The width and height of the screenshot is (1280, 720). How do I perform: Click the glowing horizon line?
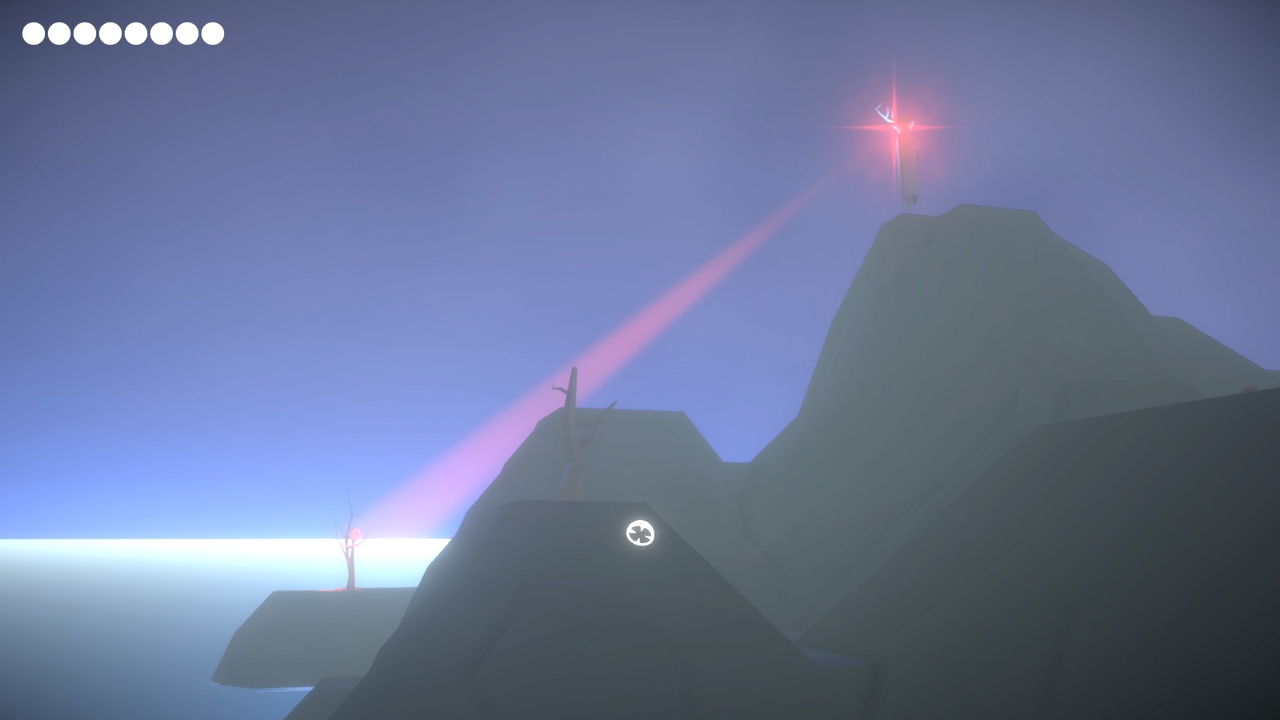pos(150,540)
